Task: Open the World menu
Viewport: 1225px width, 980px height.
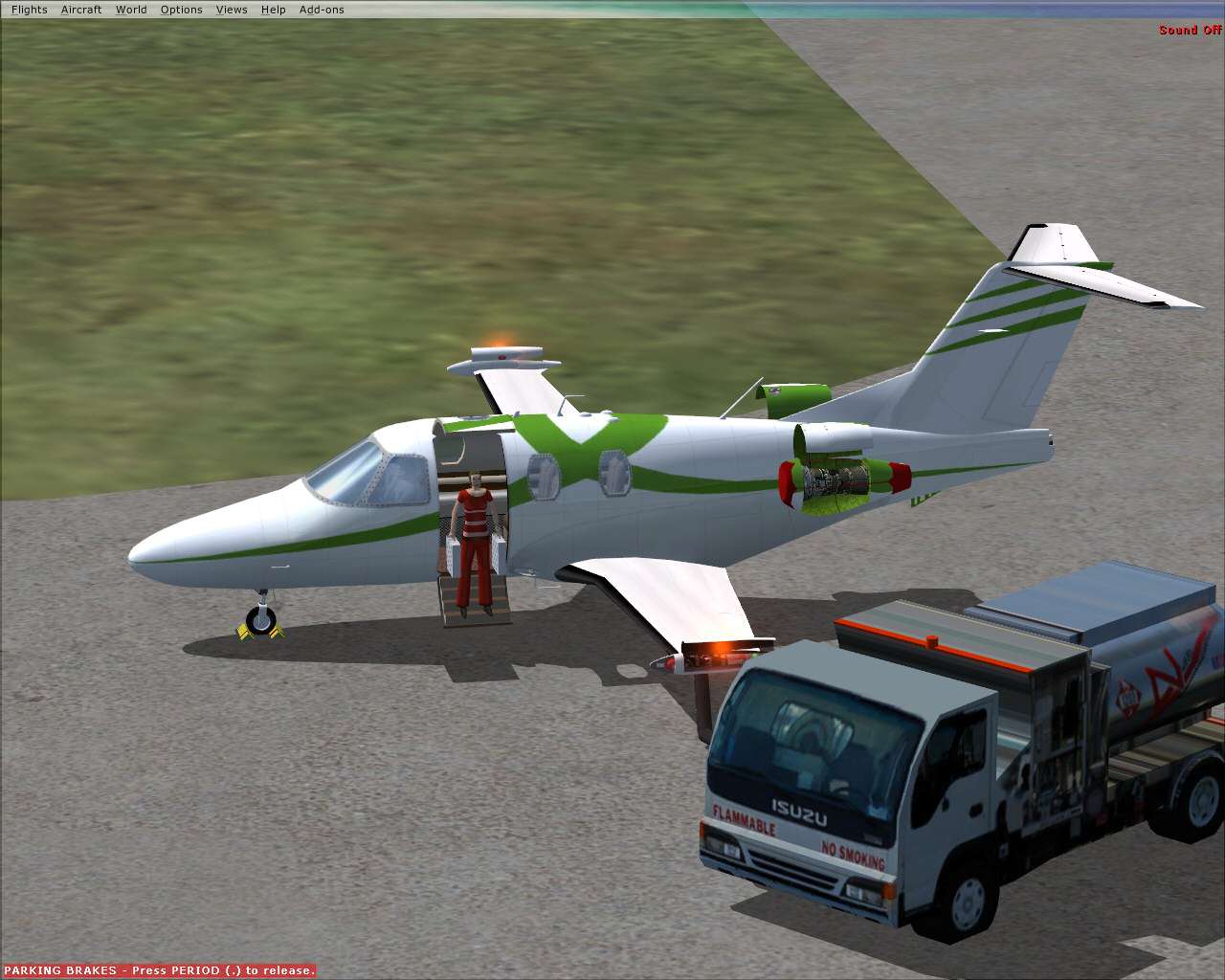Action: point(131,9)
